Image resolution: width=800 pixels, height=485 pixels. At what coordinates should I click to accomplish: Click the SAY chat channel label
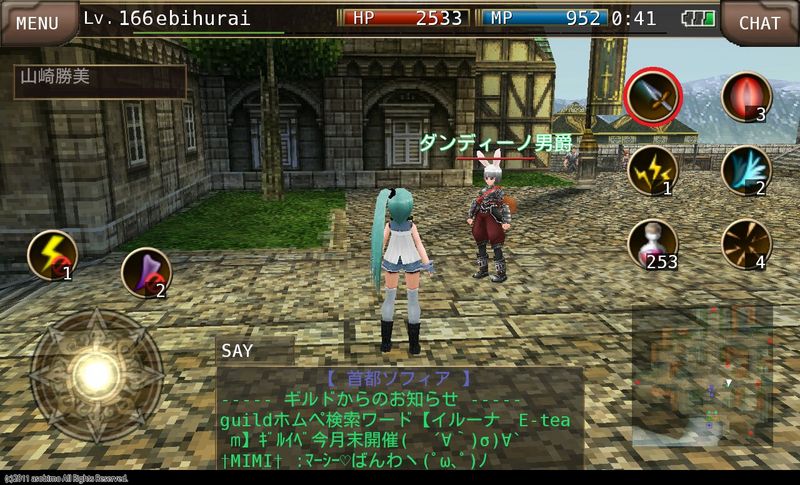[238, 351]
